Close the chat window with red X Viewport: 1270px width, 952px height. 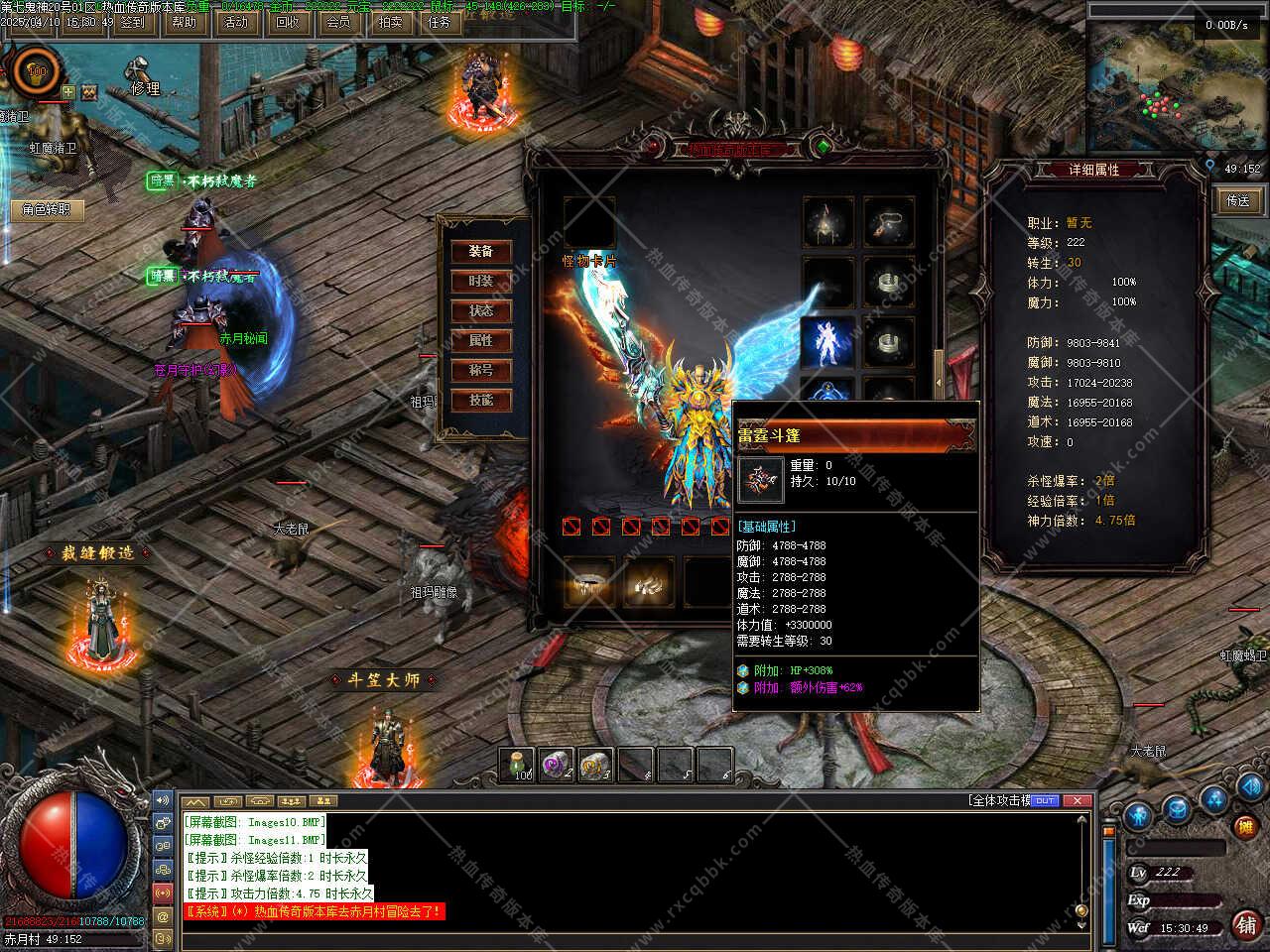(x=1077, y=800)
